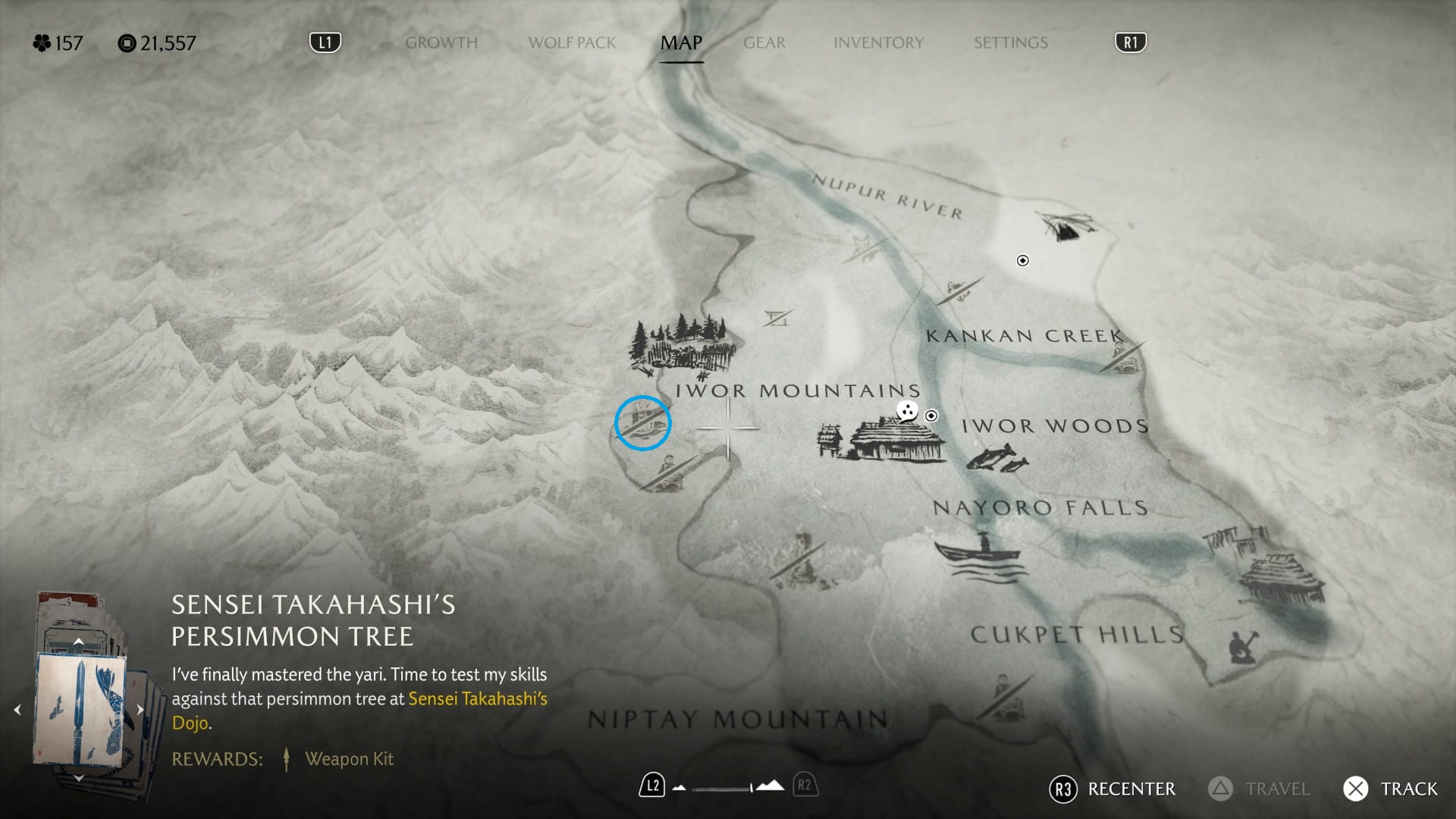The image size is (1456, 819).
Task: Select the Map tab
Action: click(x=681, y=43)
